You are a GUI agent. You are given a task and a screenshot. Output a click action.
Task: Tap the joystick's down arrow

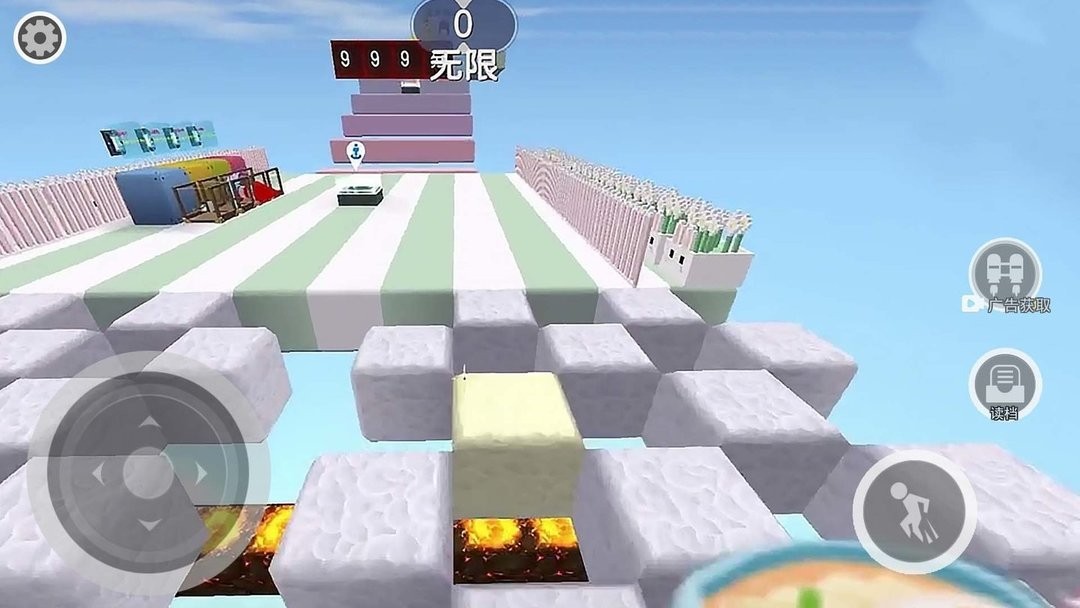pos(148,524)
